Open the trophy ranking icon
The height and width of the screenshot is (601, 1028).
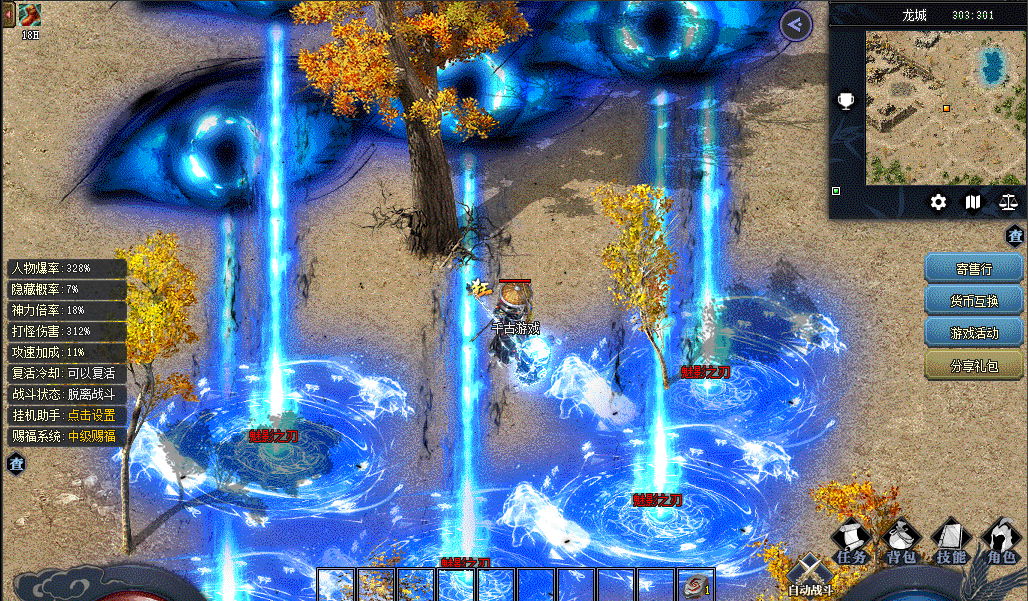tap(846, 101)
